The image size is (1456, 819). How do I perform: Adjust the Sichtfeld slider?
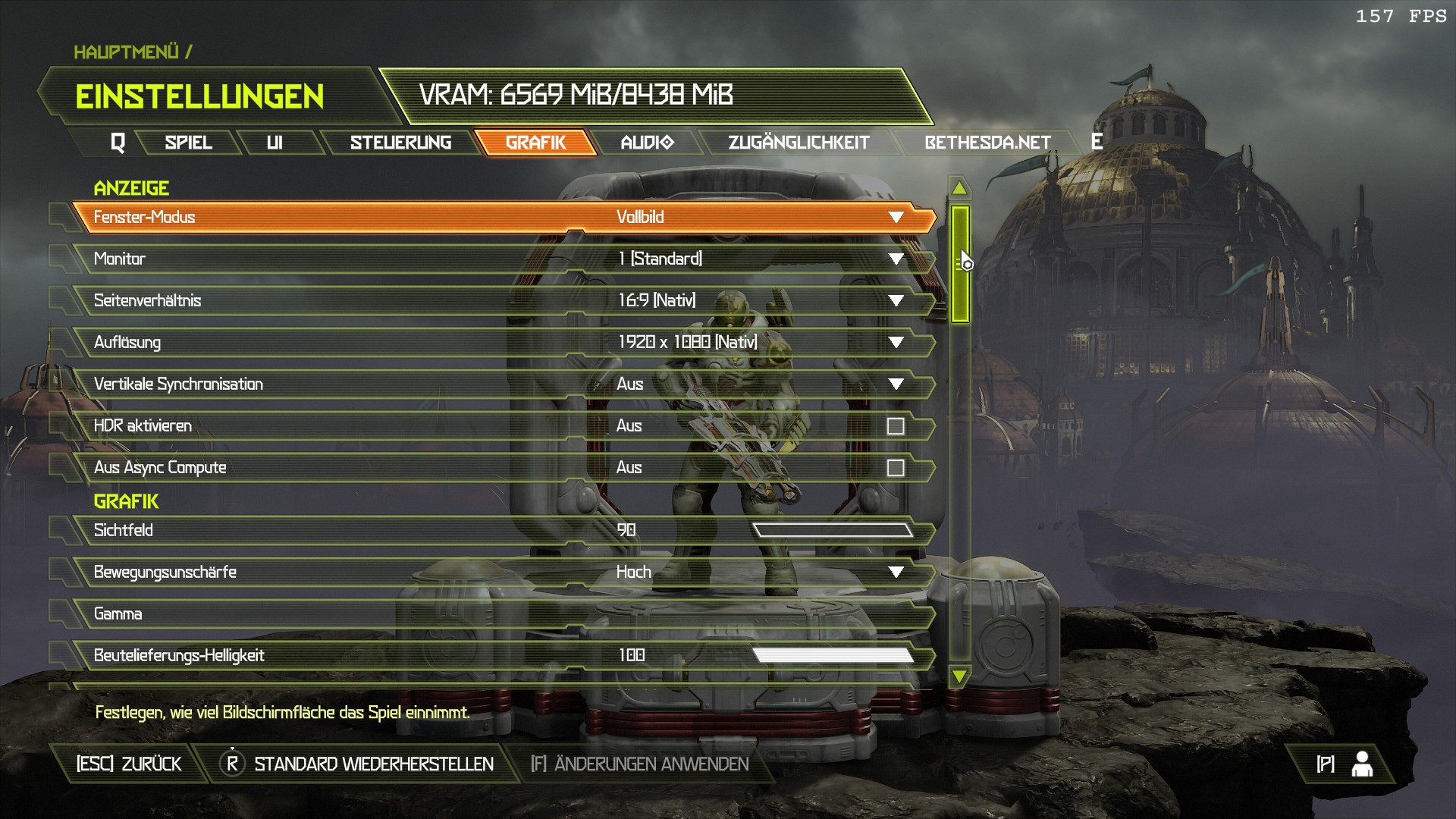coord(833,530)
